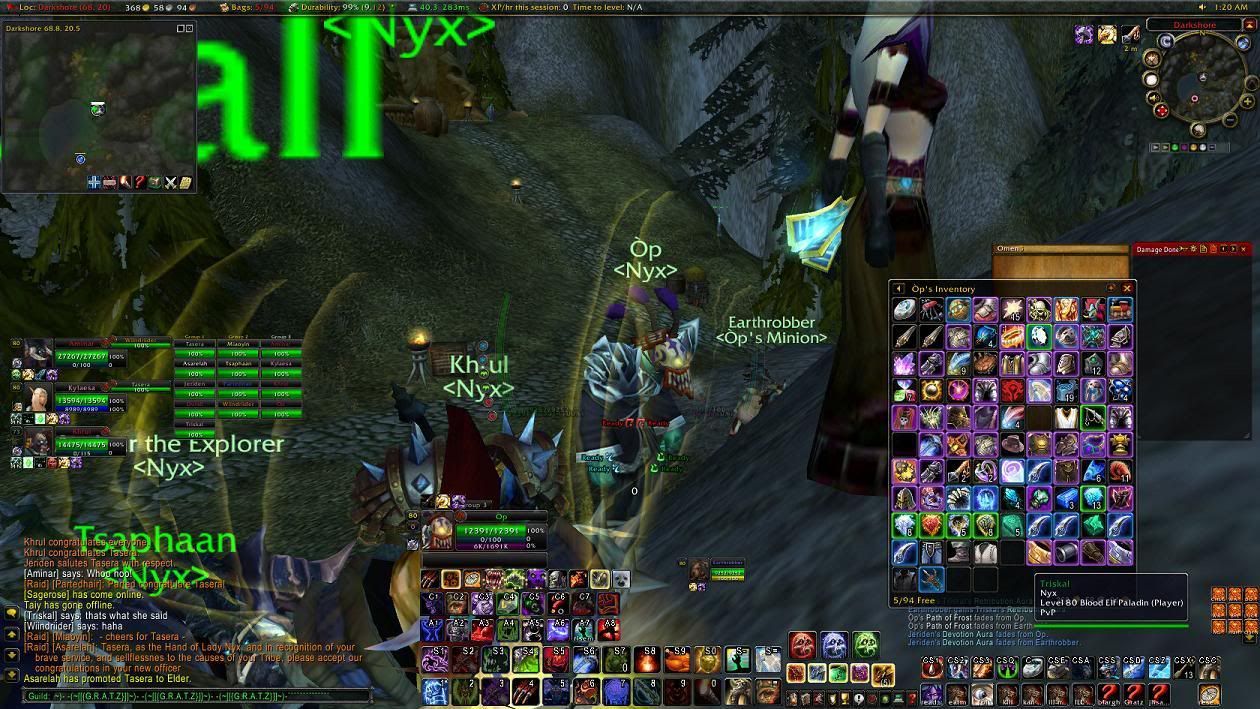
Task: Activate the blue skull presence icon
Action: (835, 645)
